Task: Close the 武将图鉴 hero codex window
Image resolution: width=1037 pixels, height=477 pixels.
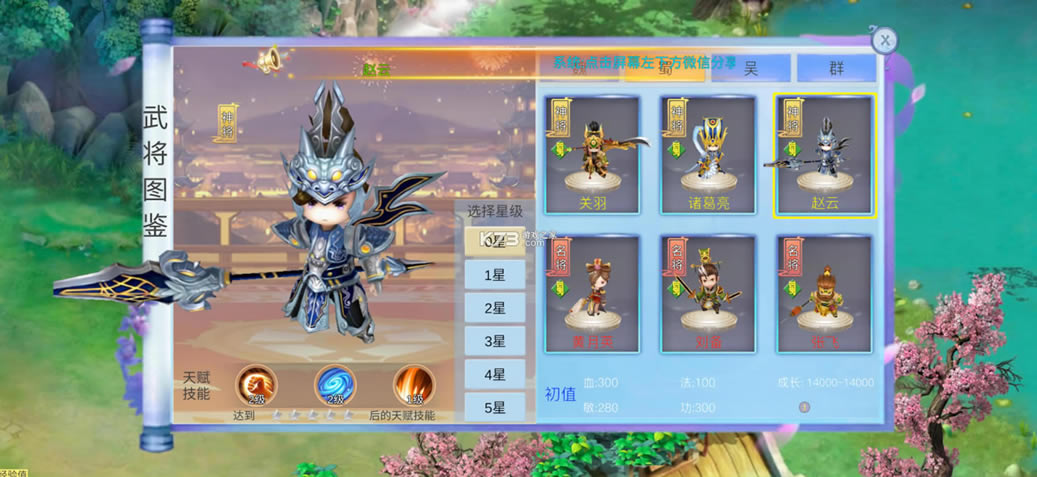Action: (x=884, y=41)
